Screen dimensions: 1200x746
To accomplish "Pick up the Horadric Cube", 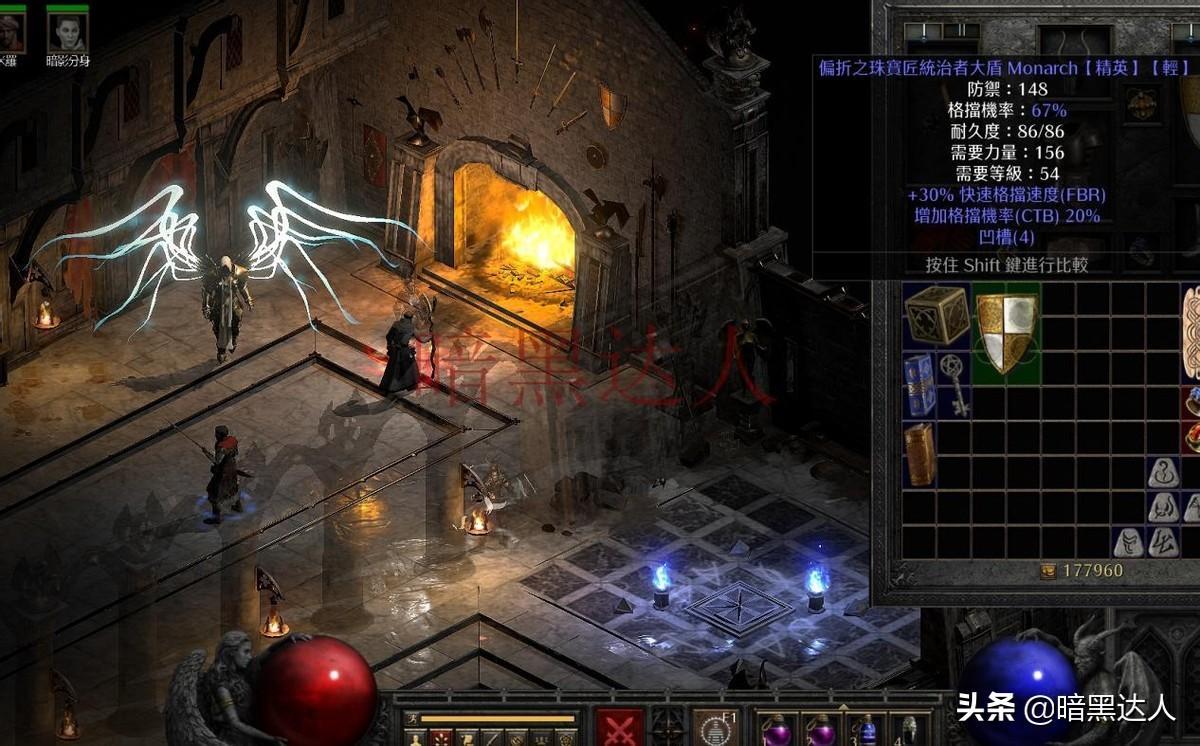I will [x=936, y=316].
